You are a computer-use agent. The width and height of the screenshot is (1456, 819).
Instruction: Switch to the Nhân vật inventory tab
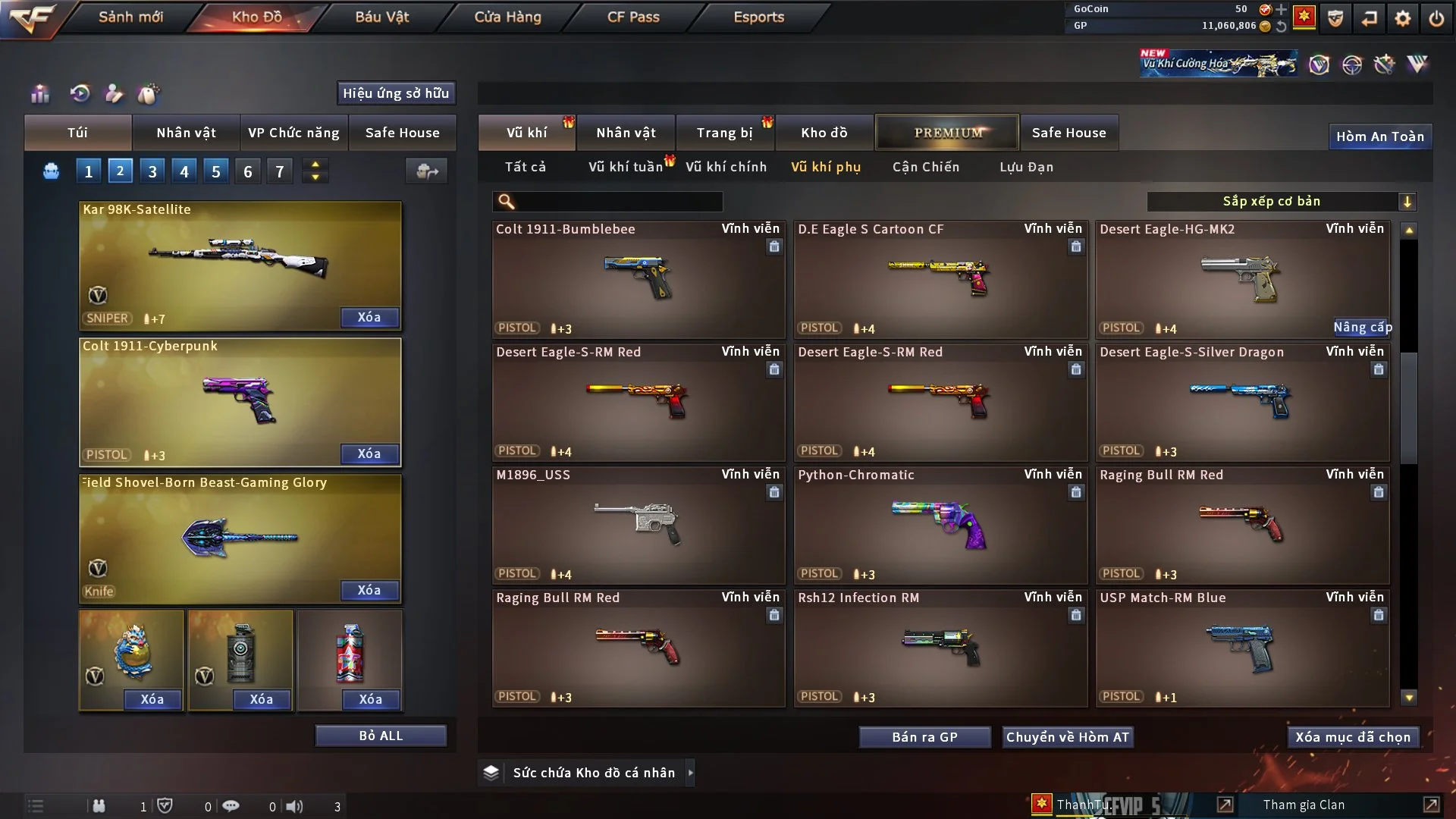point(626,133)
